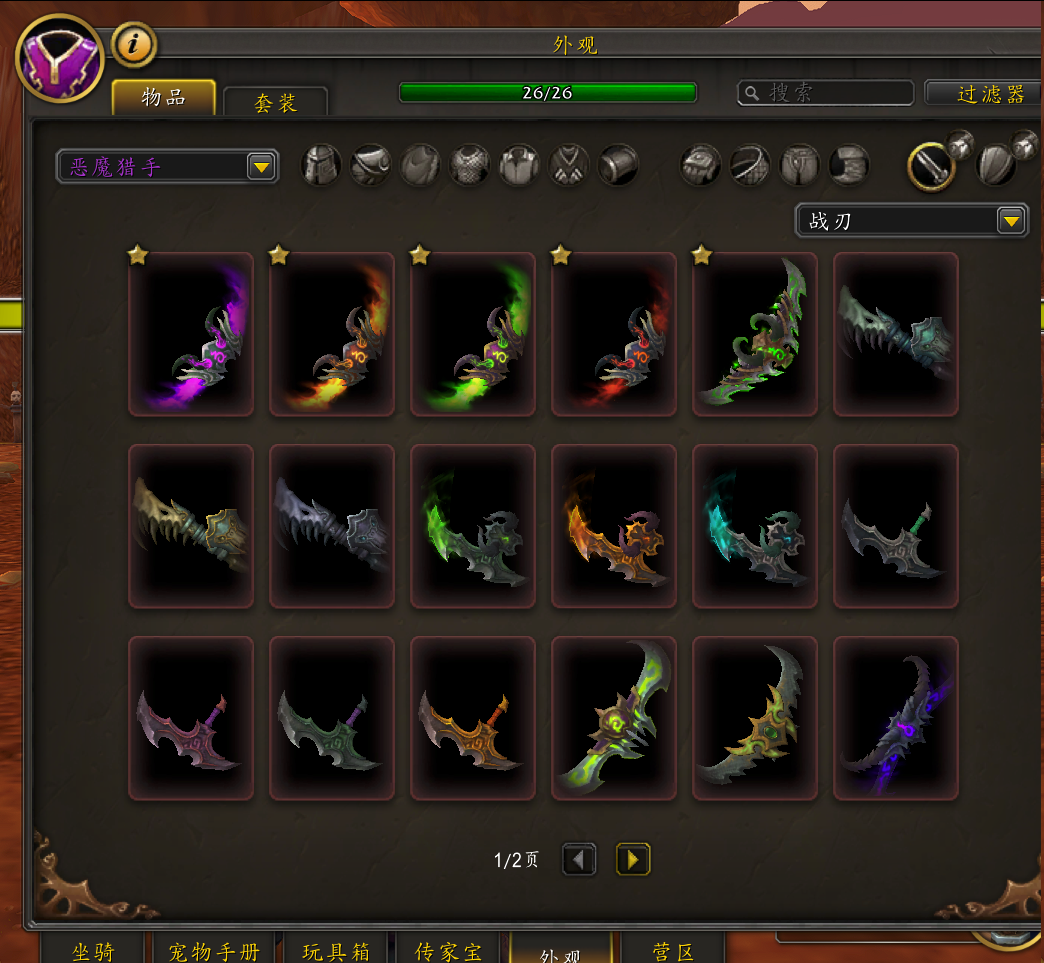Choose the helmet slot icon

[x=321, y=164]
